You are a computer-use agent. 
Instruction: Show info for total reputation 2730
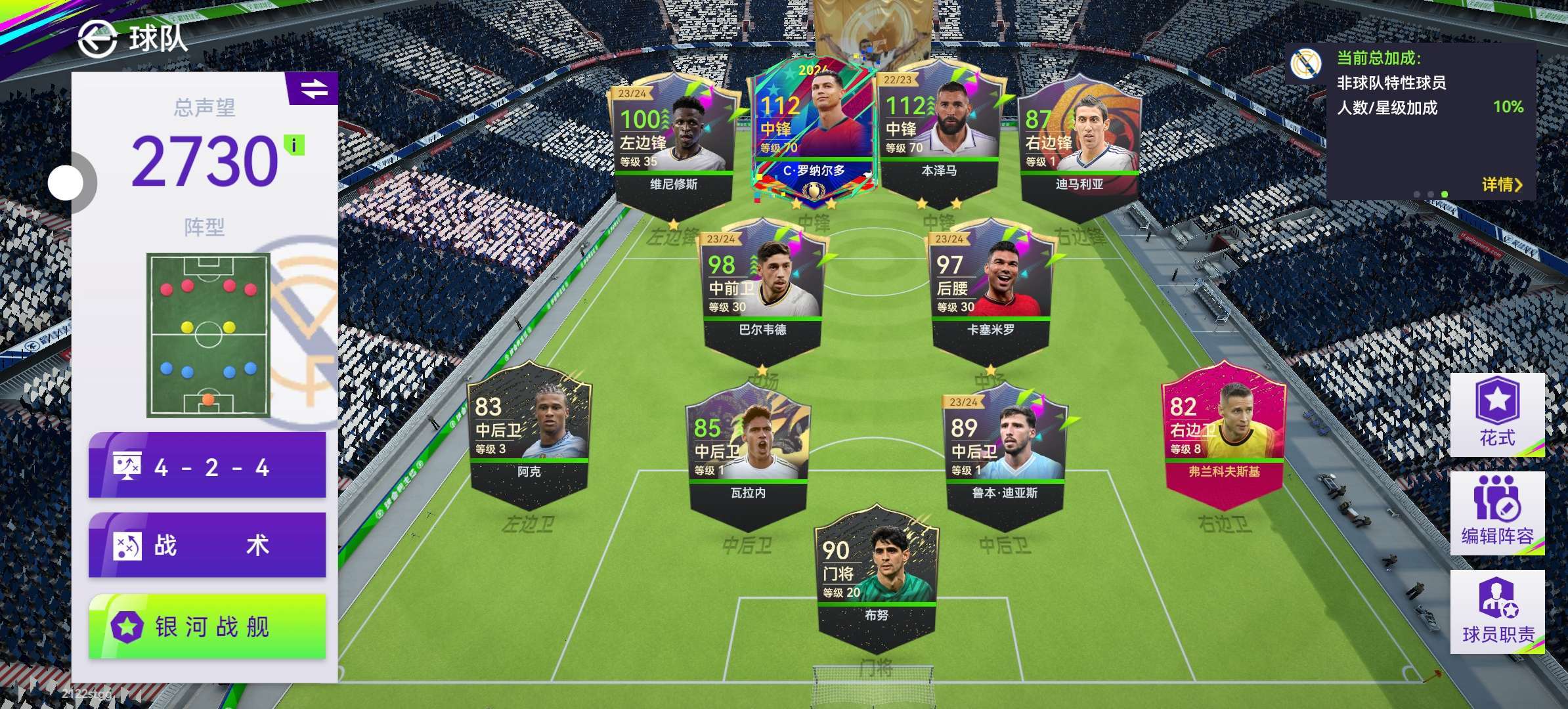pyautogui.click(x=294, y=145)
